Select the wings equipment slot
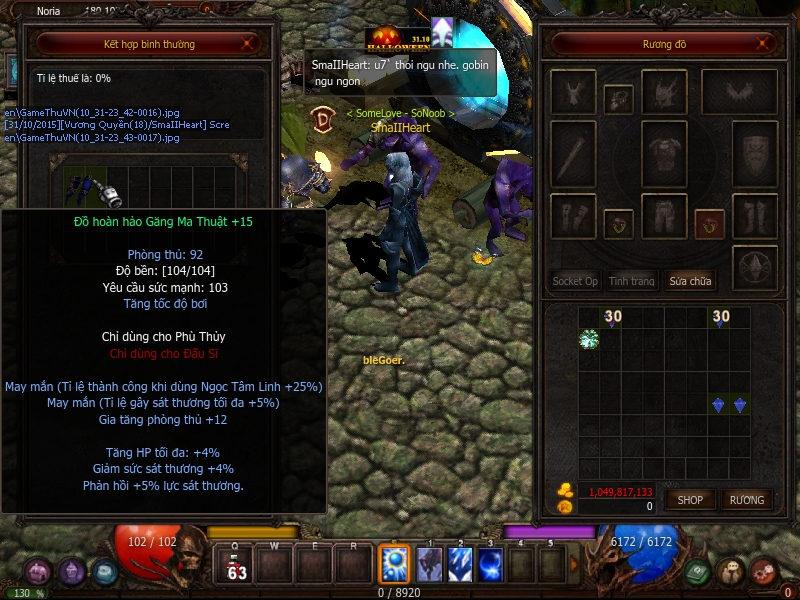 pyautogui.click(x=738, y=92)
